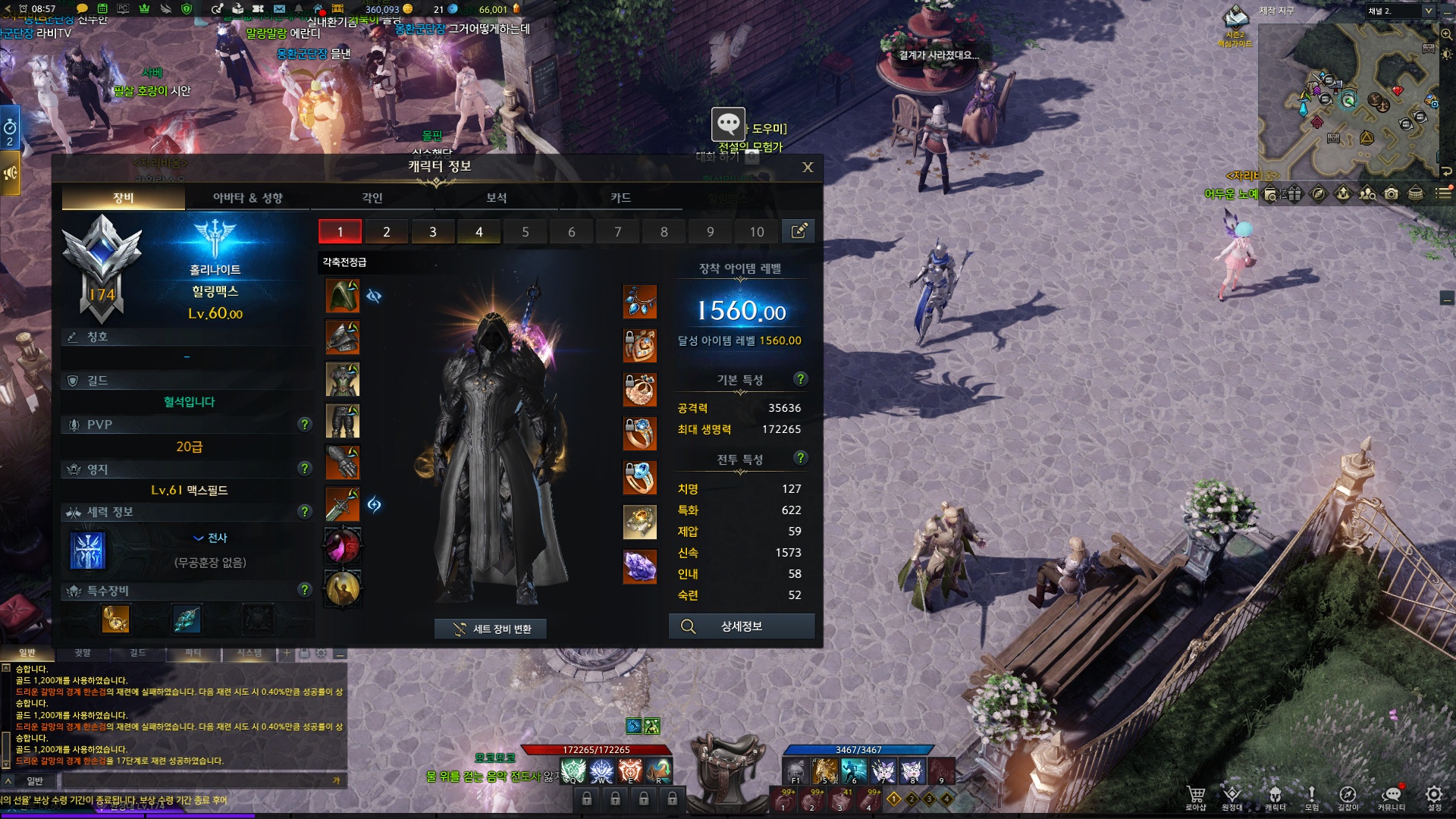
Task: Switch to the 아바타 & 성향 tab
Action: (247, 198)
